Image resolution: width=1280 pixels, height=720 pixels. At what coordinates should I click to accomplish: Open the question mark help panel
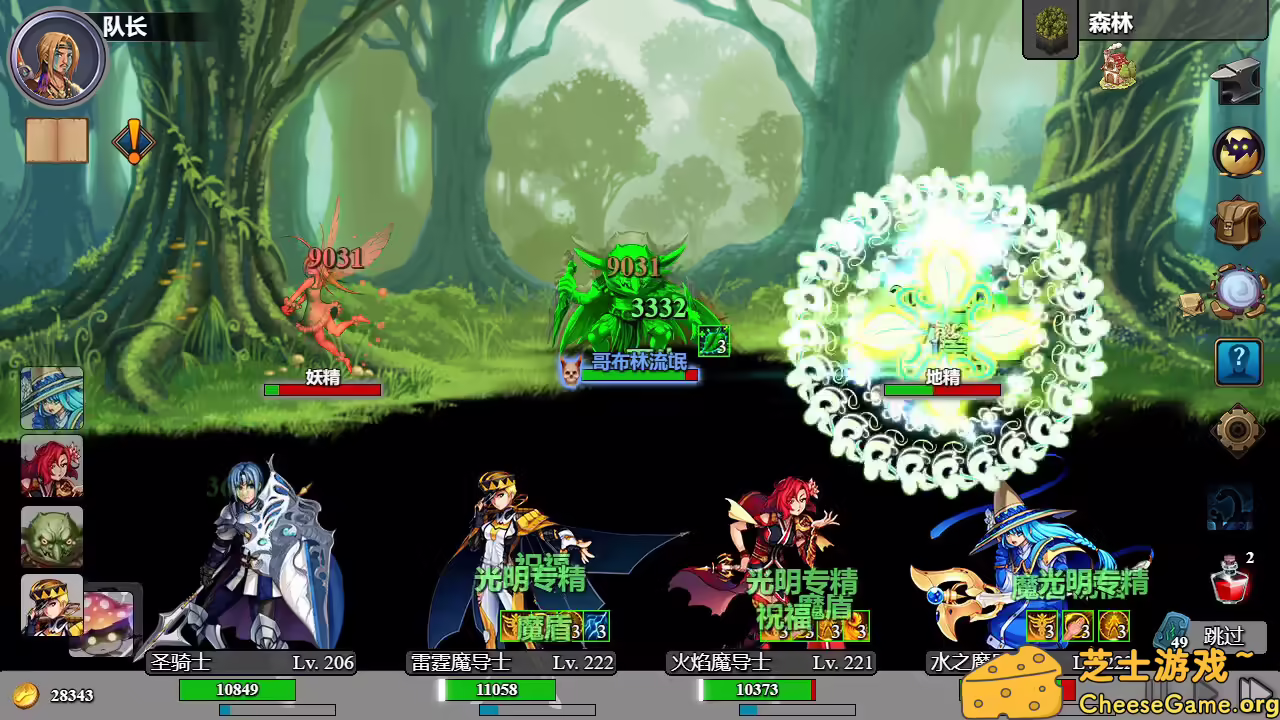pyautogui.click(x=1238, y=362)
